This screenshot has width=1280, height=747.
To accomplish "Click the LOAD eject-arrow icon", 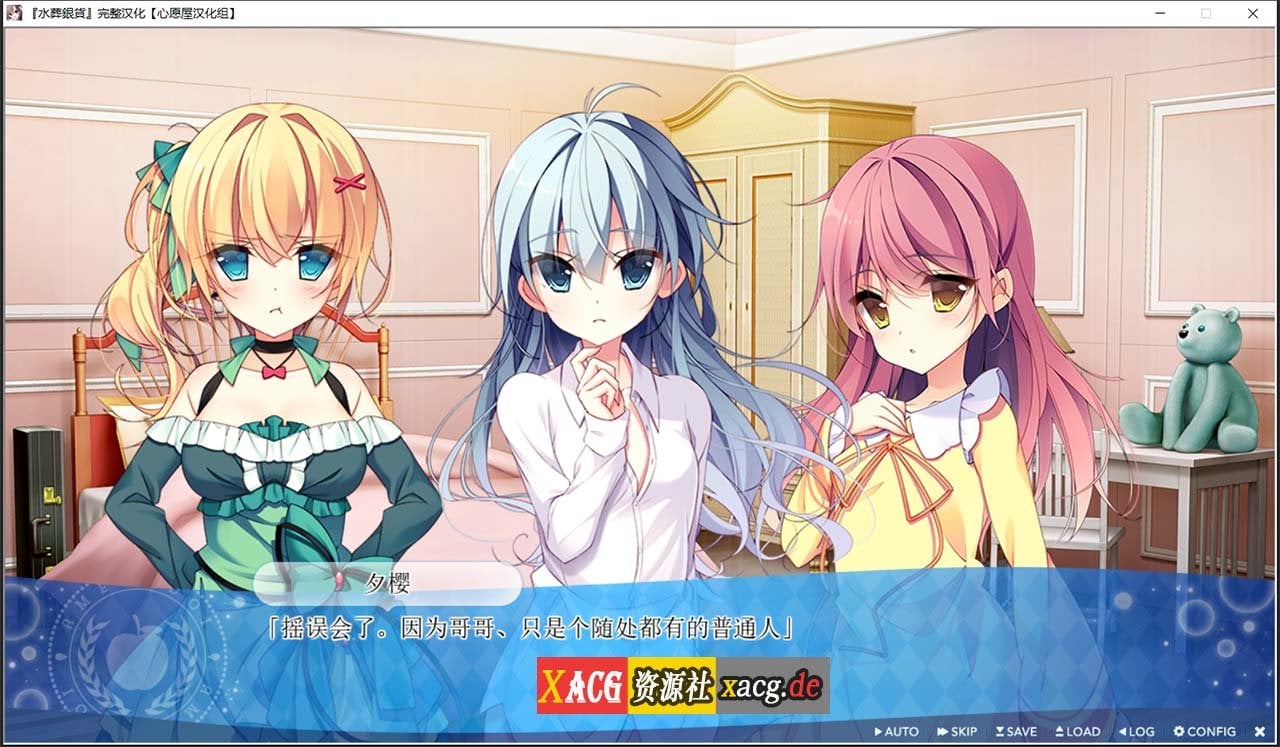I will [1060, 731].
